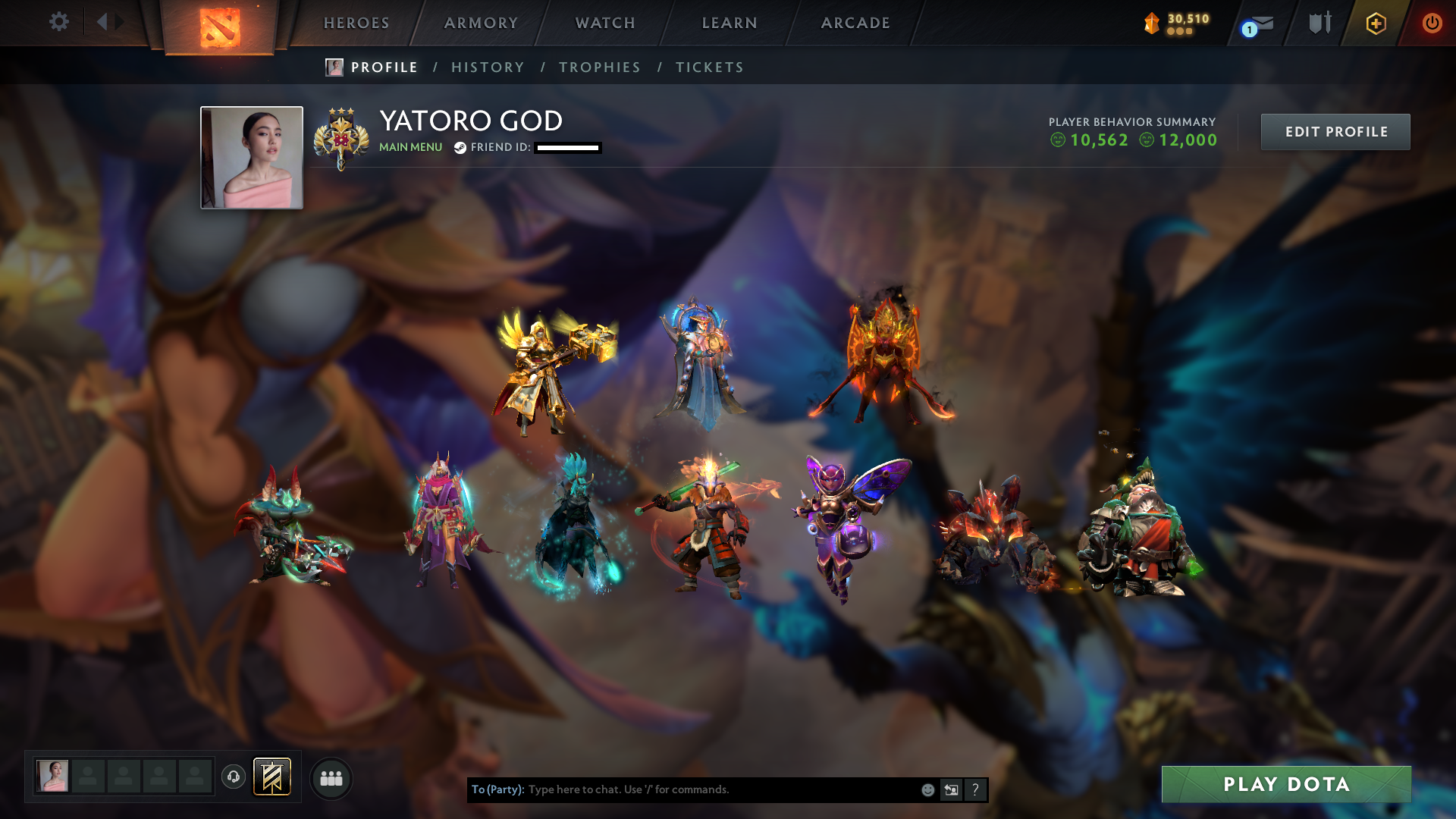Image resolution: width=1456 pixels, height=819 pixels.
Task: Click the EDIT PROFILE button
Action: click(x=1335, y=131)
